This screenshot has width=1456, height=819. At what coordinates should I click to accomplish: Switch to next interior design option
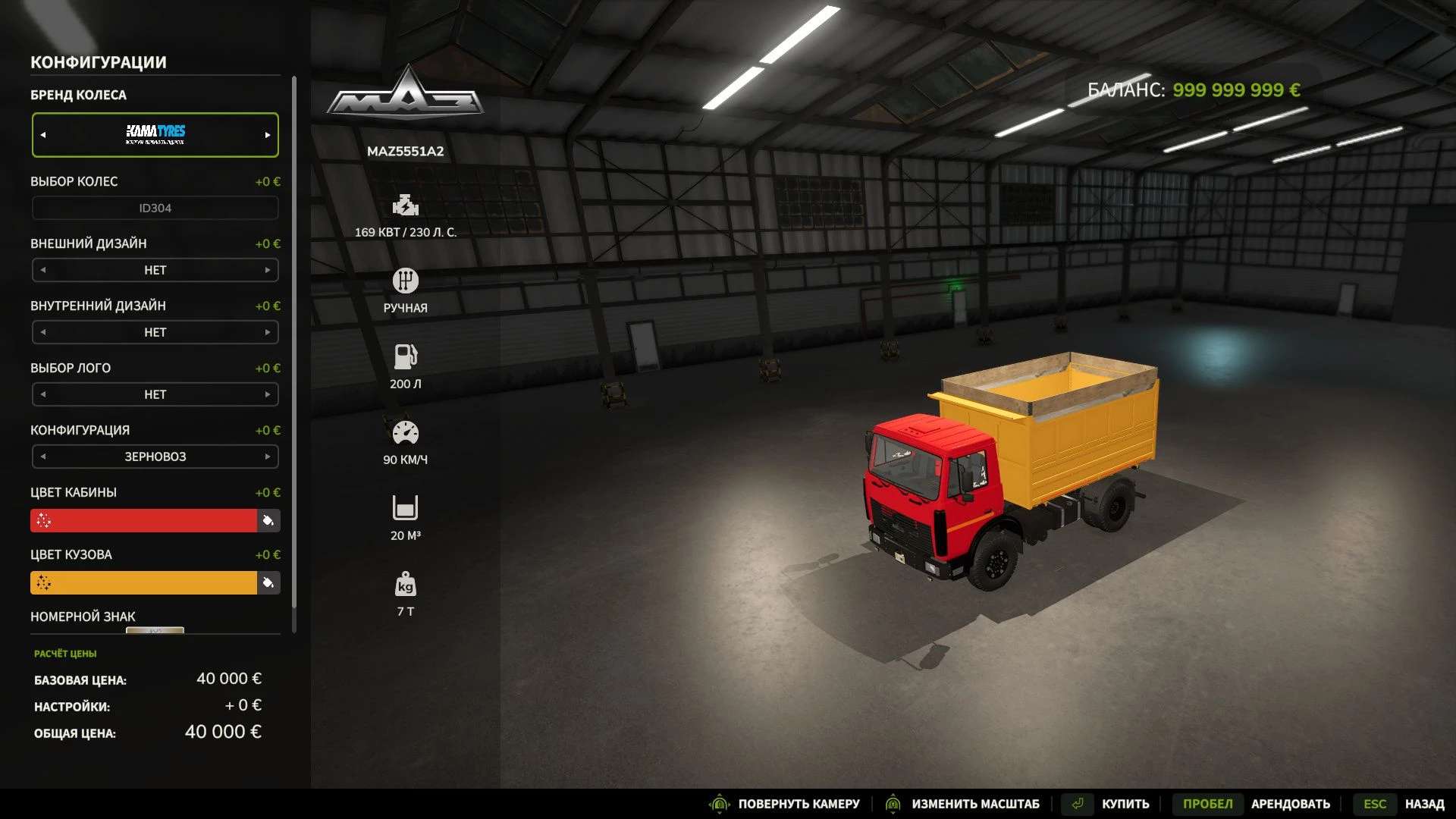point(268,332)
